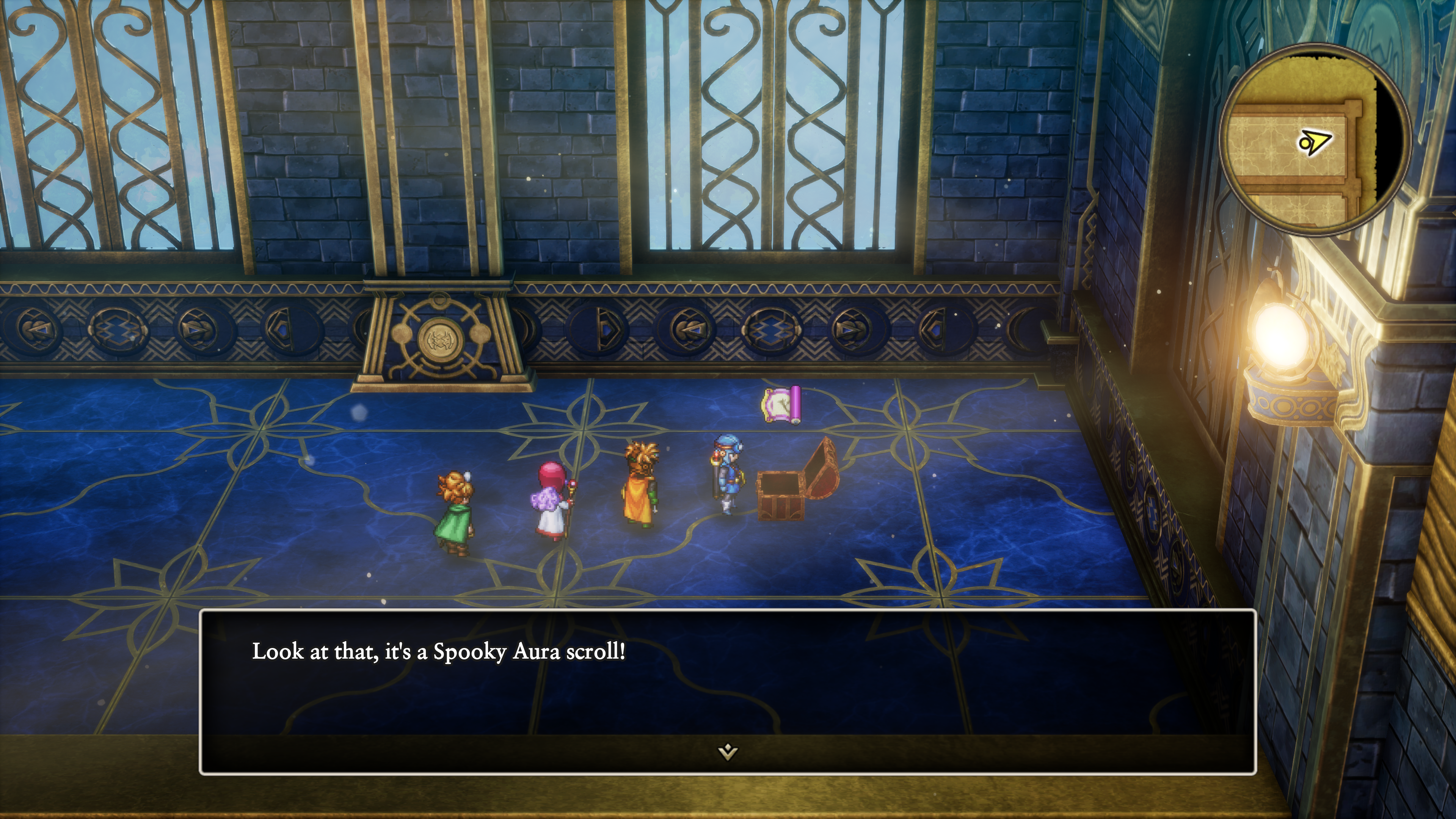Screen dimensions: 1456x819
Task: Advance dialogue with the down arrow indicator
Action: (728, 751)
